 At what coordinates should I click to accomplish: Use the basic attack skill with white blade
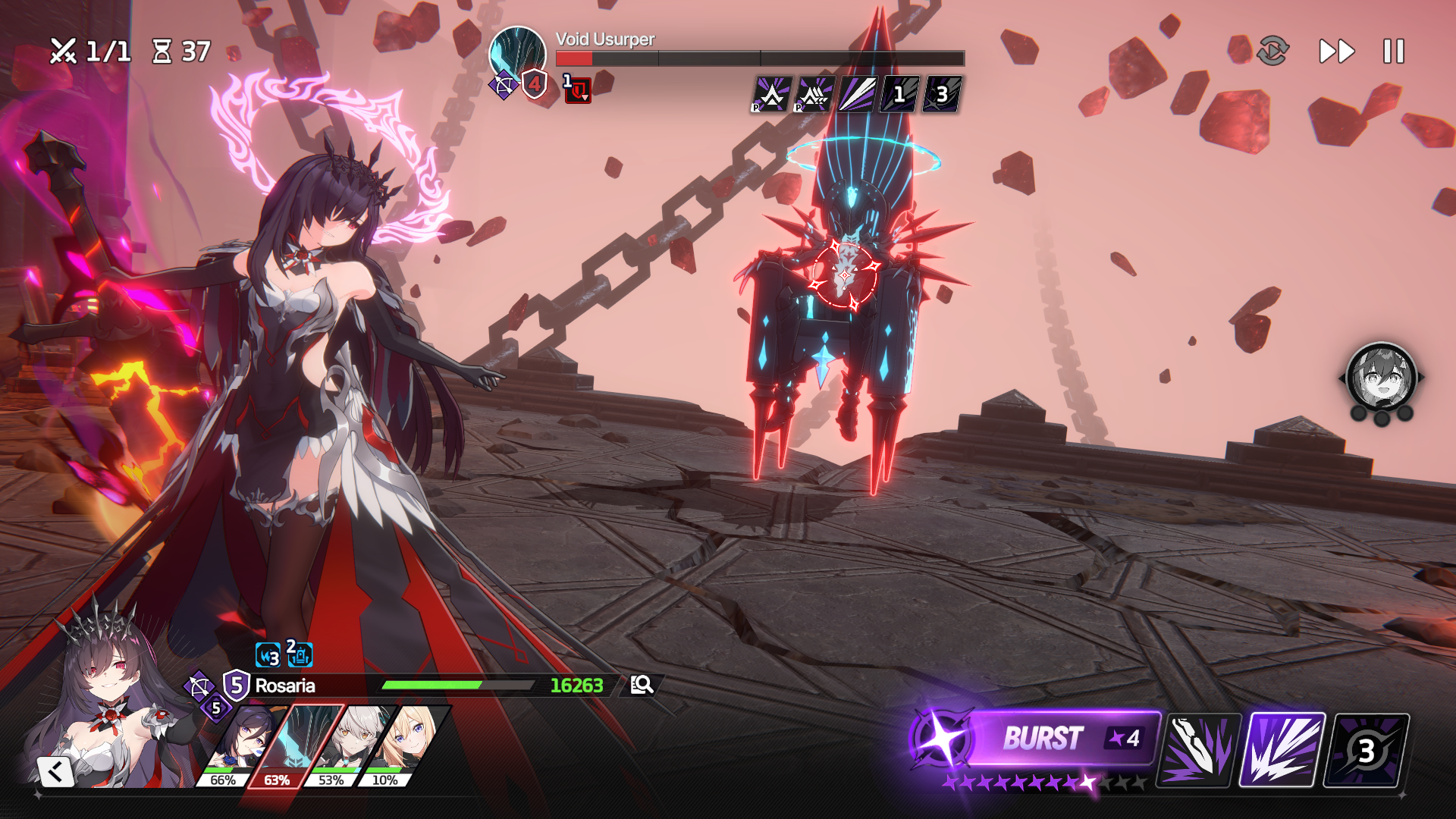(x=1198, y=750)
